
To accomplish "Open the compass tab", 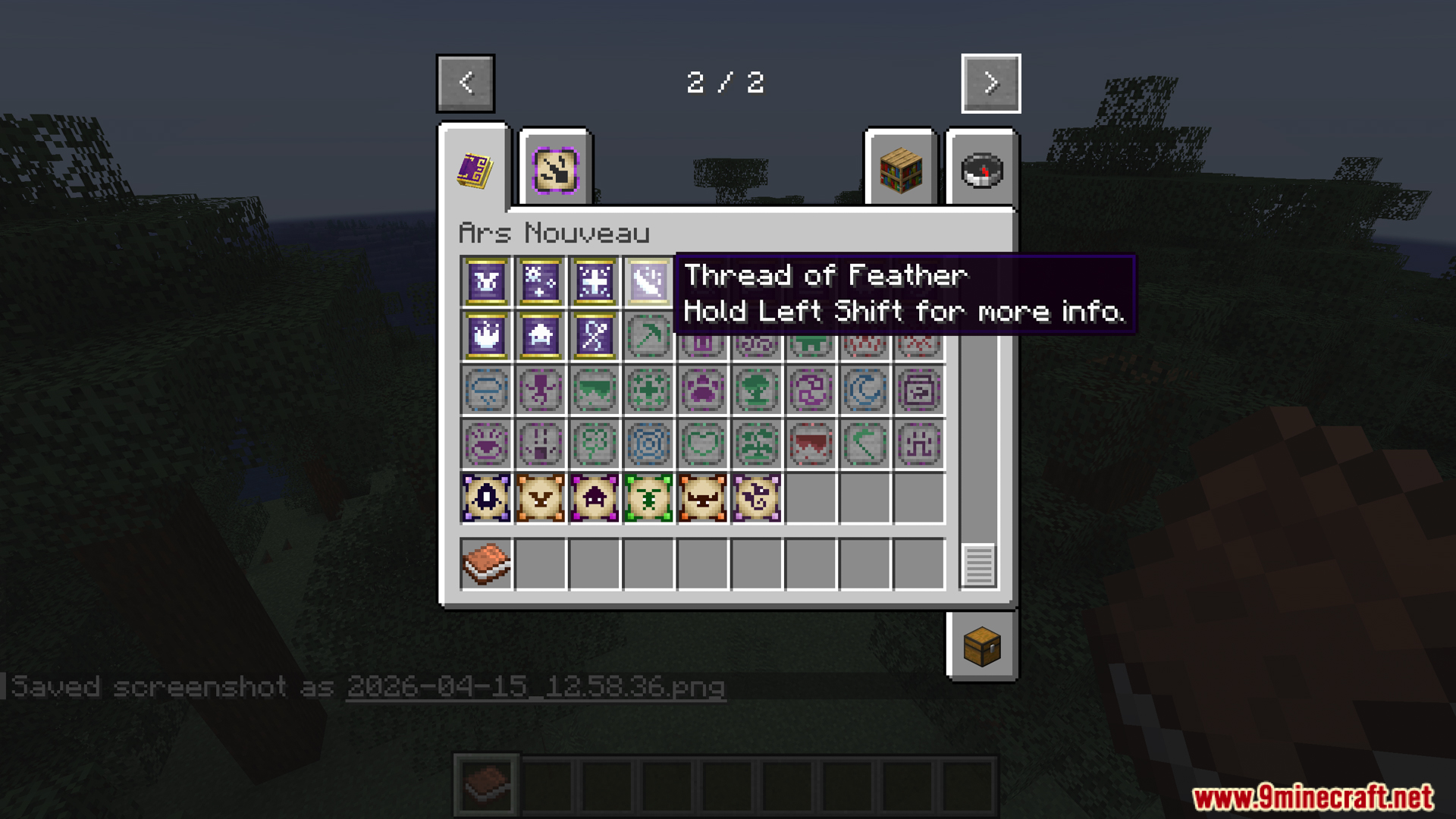I will pos(981,168).
